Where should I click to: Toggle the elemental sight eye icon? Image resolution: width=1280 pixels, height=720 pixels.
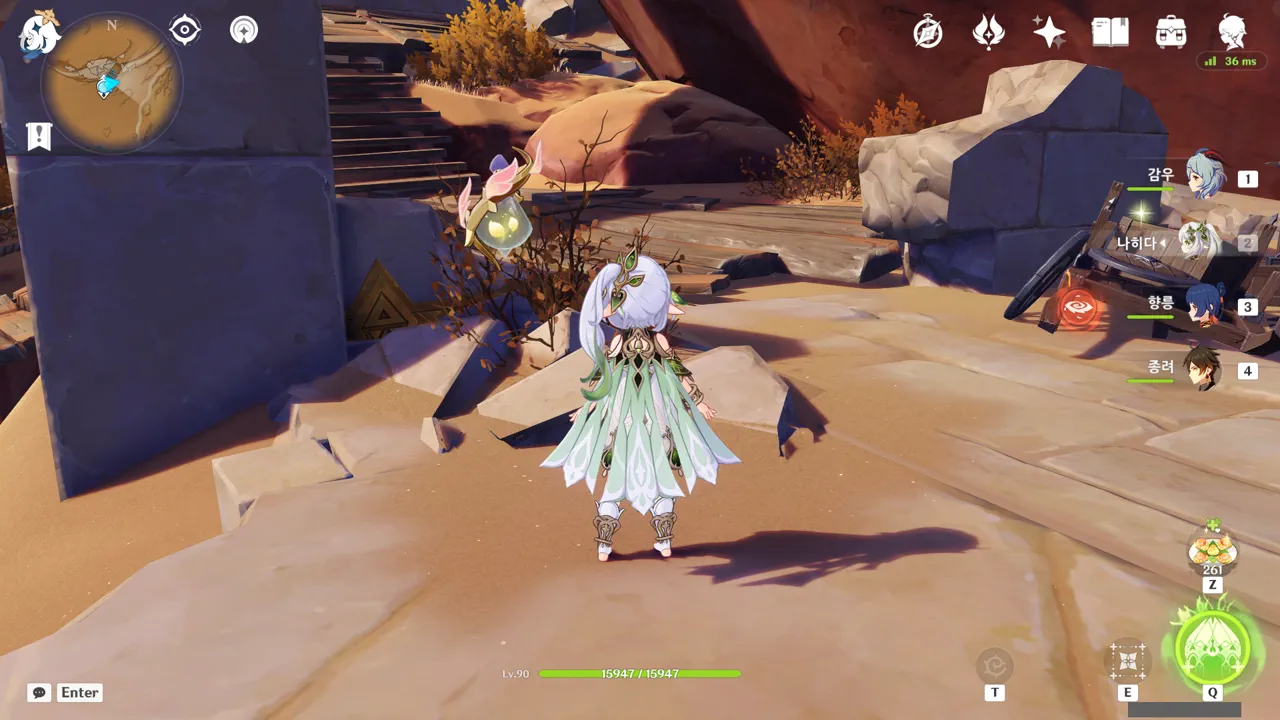[185, 30]
